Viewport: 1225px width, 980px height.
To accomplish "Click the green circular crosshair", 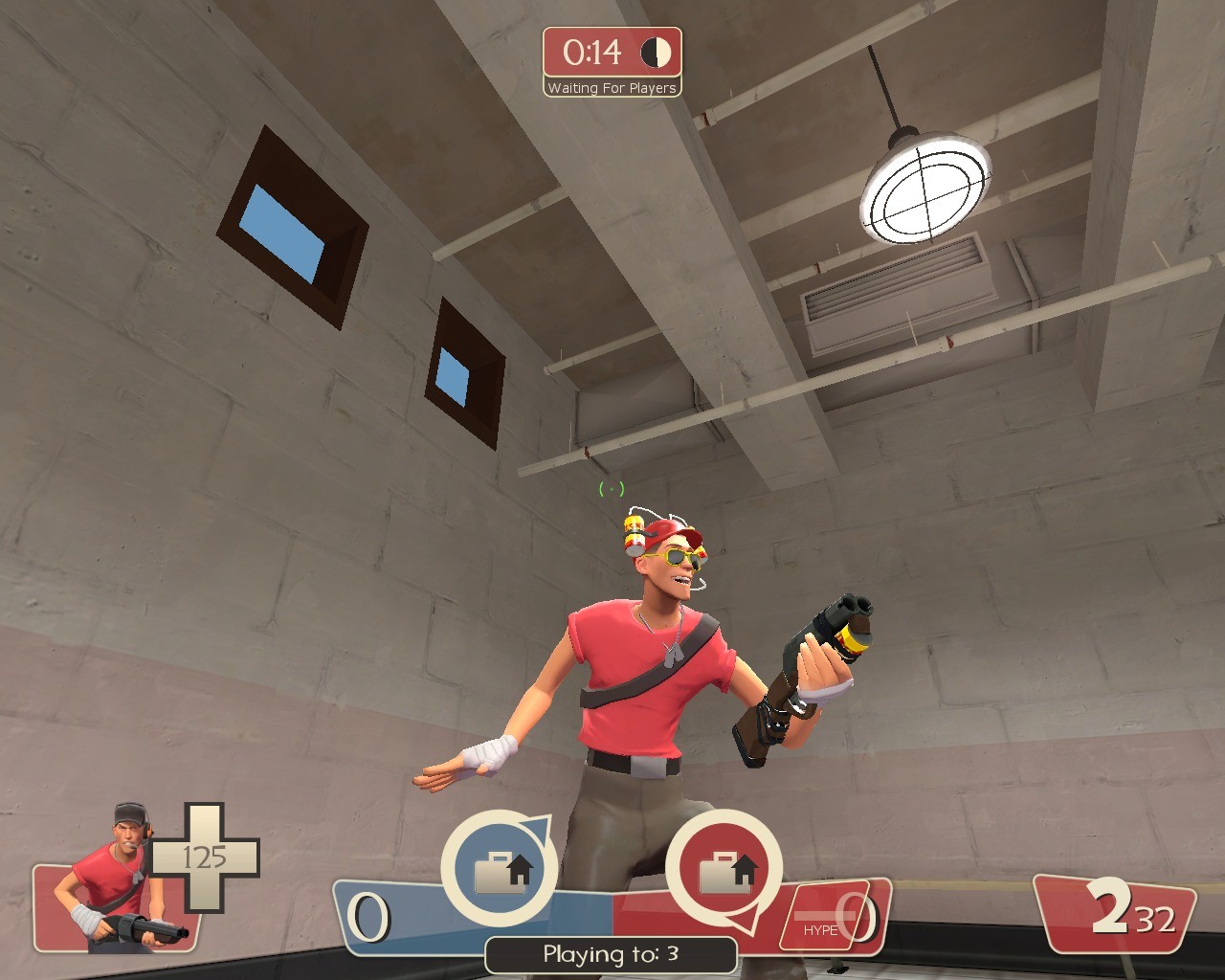I will tap(611, 489).
